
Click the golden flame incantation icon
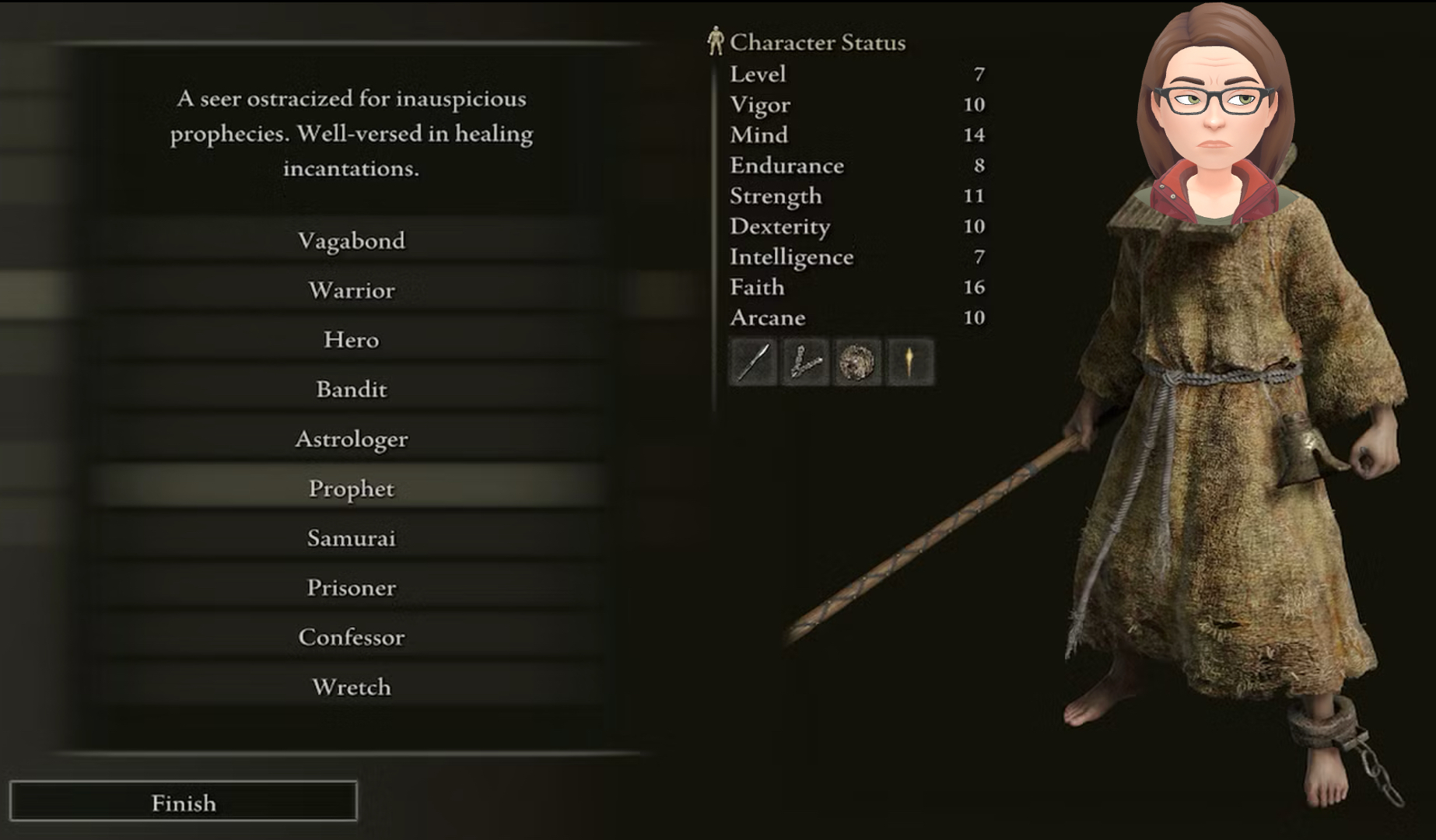909,362
